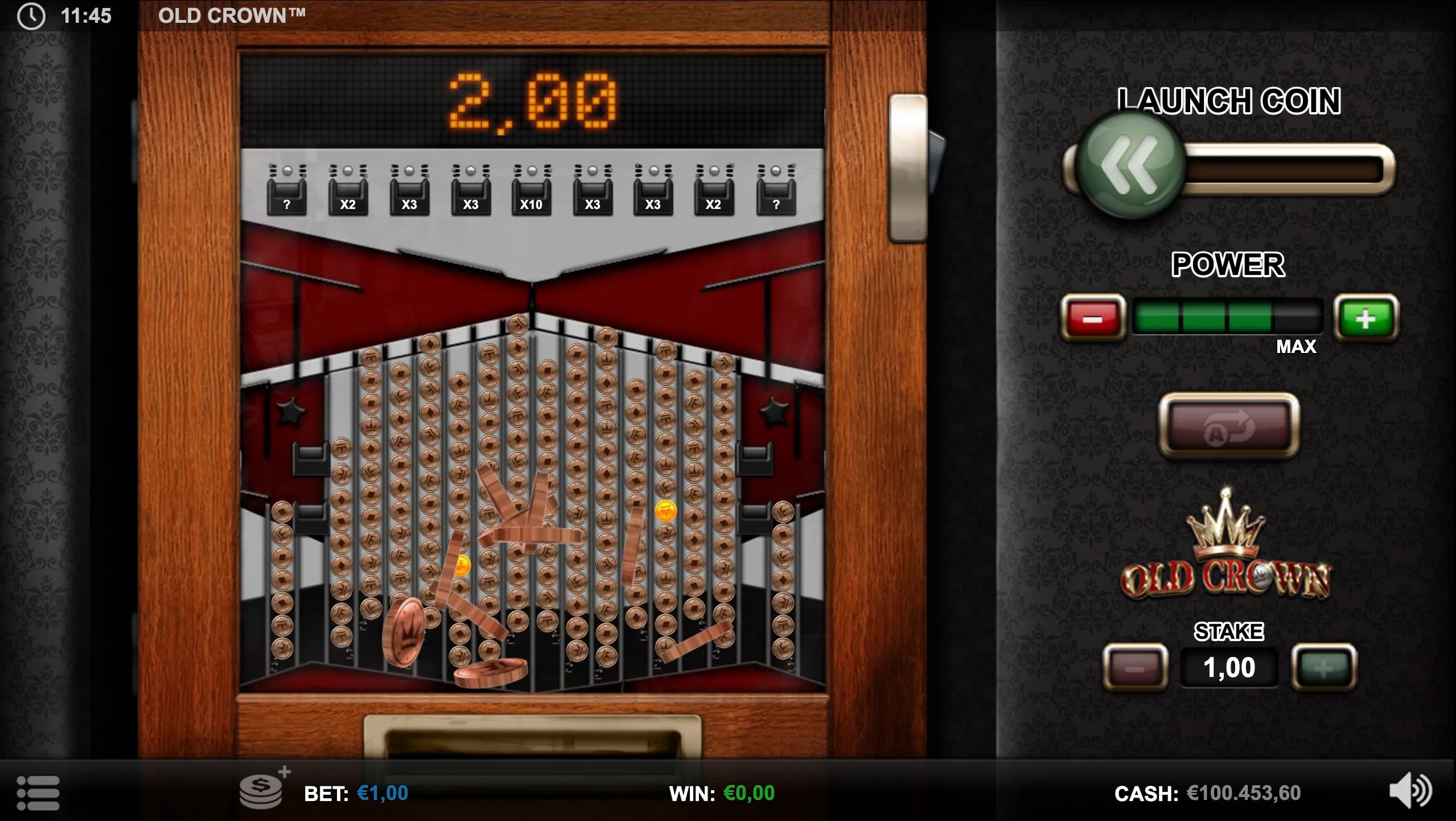
Task: Open the hamburger menu
Action: click(x=38, y=793)
